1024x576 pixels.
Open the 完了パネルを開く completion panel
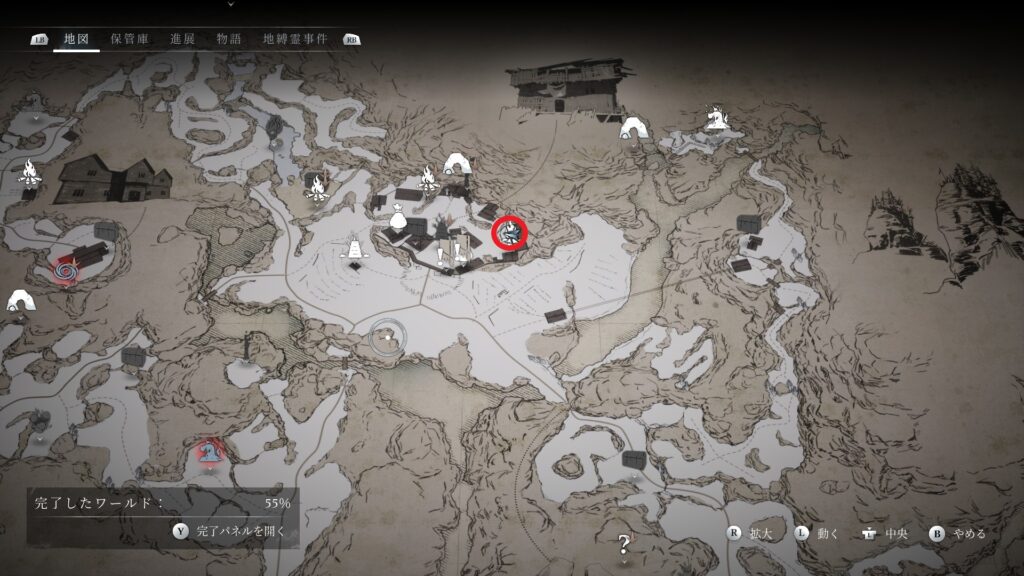[232, 531]
